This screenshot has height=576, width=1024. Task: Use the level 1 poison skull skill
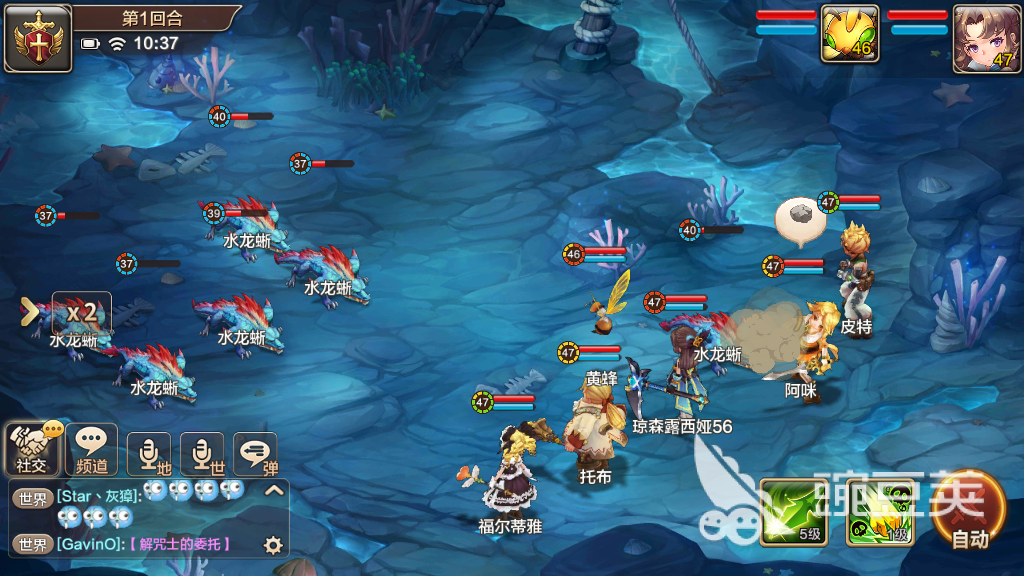coord(878,512)
